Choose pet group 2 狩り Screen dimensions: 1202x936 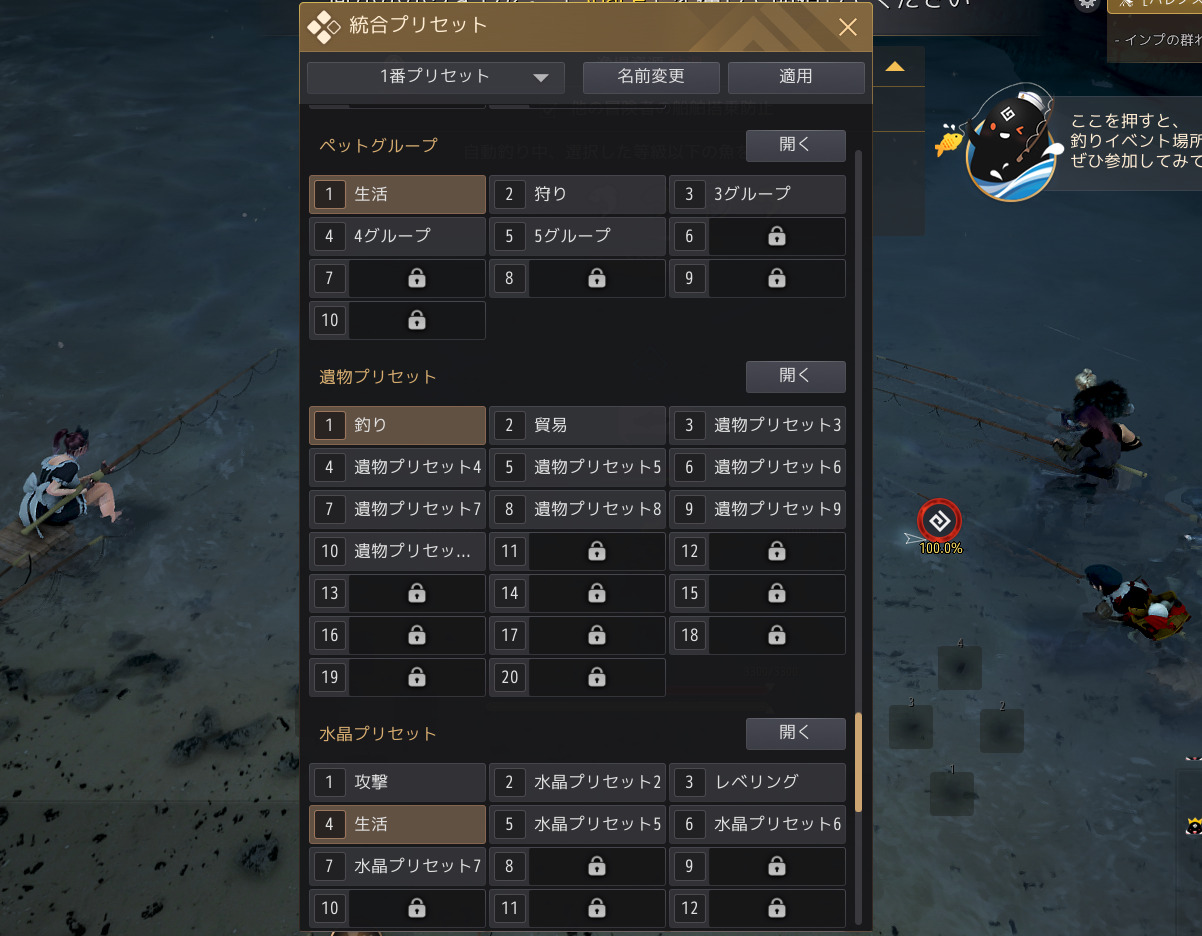(577, 194)
